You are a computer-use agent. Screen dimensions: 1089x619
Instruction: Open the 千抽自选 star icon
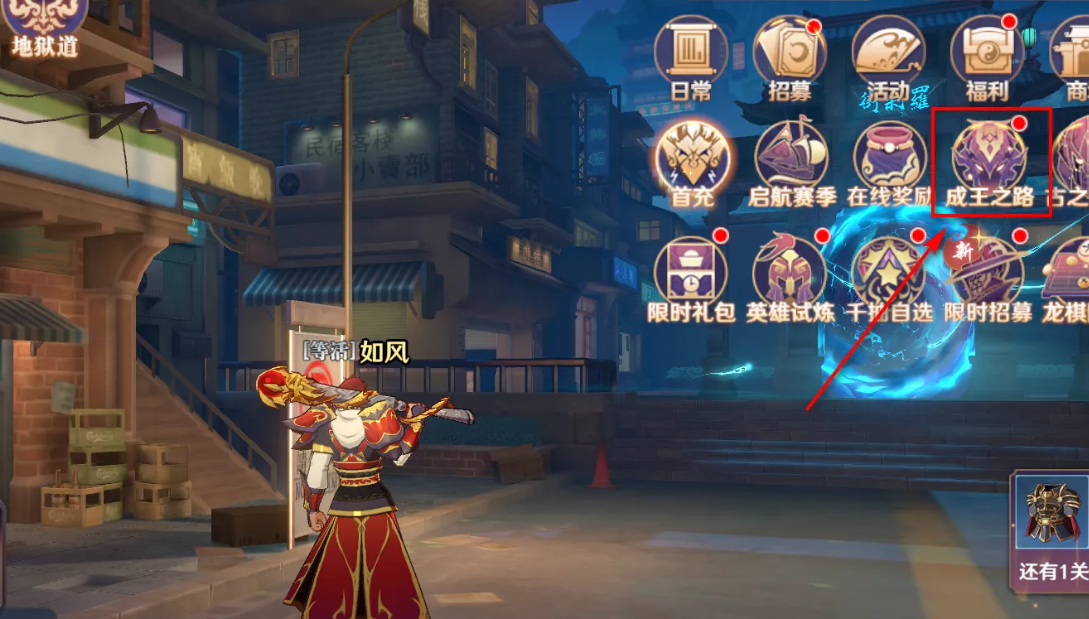pos(888,275)
